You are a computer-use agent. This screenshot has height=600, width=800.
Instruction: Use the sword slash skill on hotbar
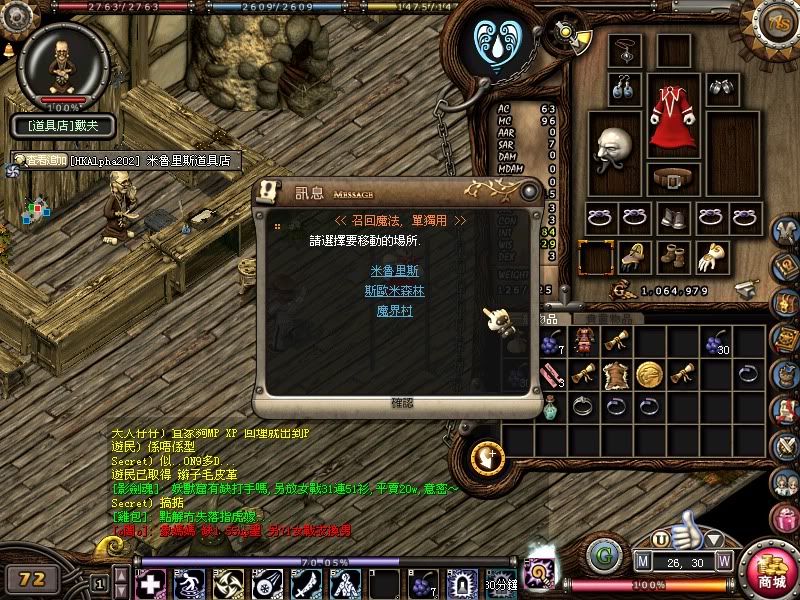click(305, 584)
